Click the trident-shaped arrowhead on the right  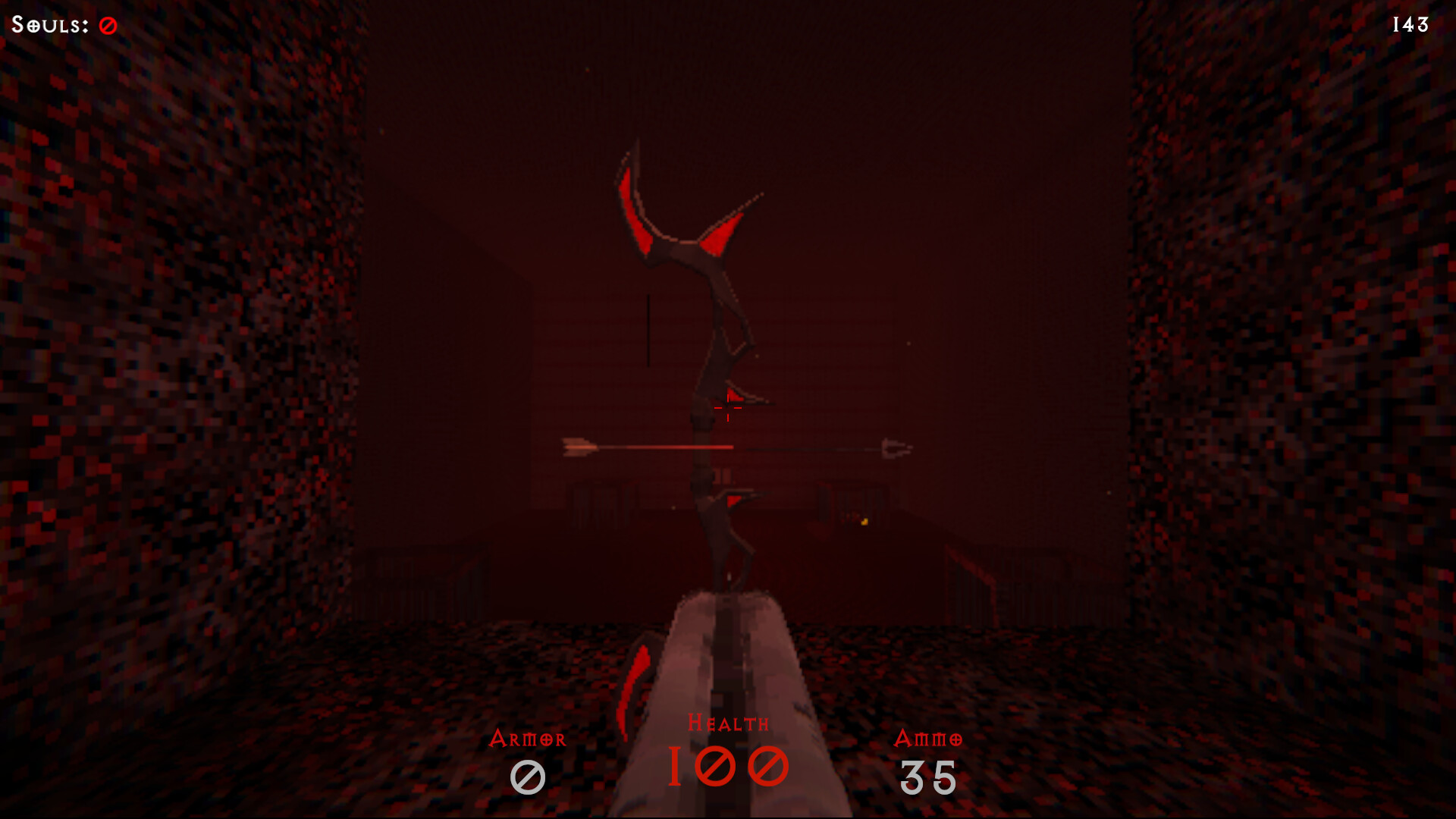coord(895,448)
